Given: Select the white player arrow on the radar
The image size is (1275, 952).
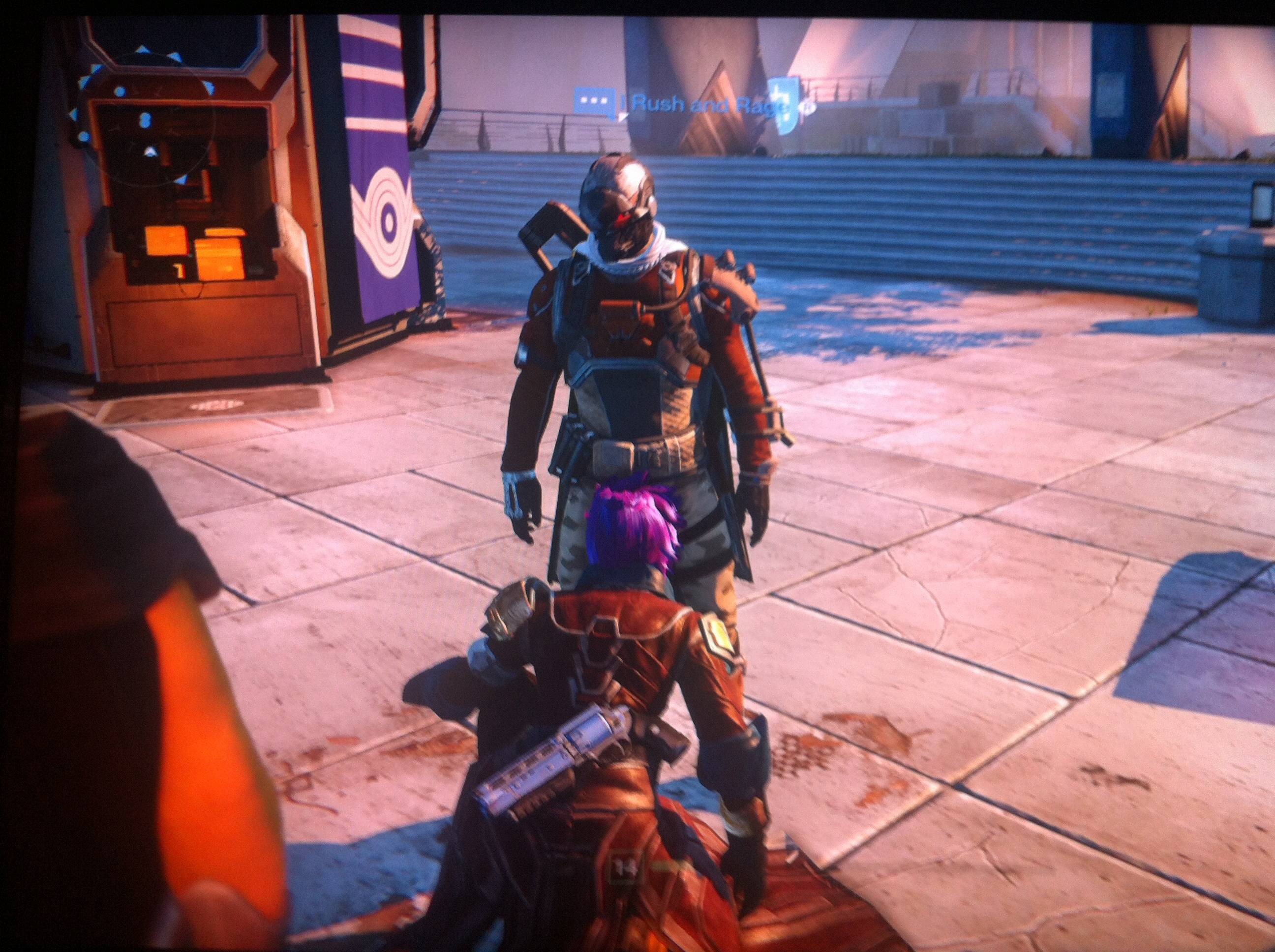Looking at the screenshot, I should [151, 151].
